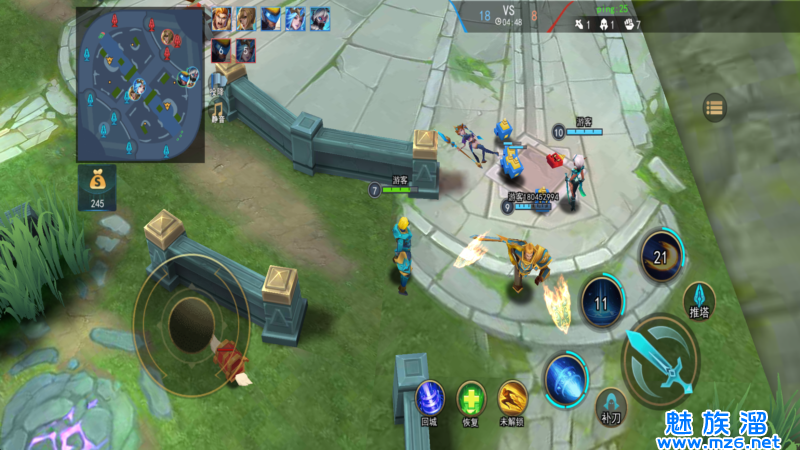The width and height of the screenshot is (800, 450).
Task: Select the enemy hero portrait marked 5
Action: (x=245, y=49)
